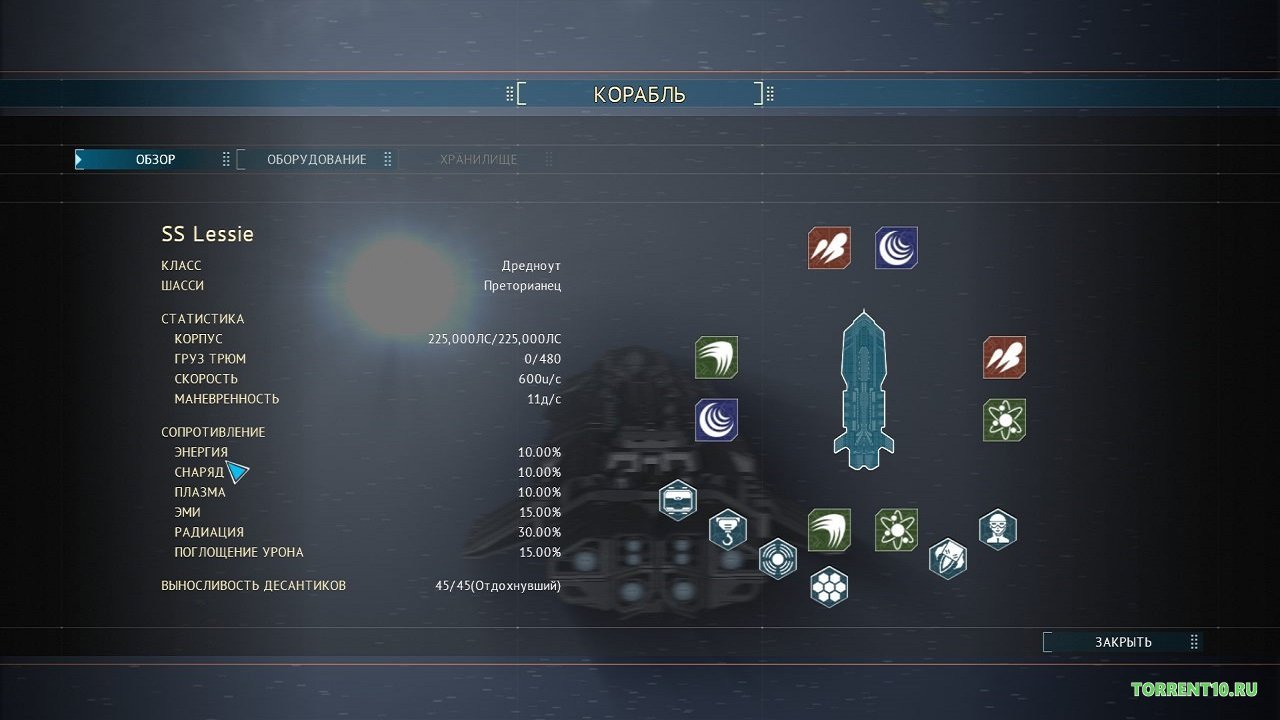Select the fang emblem hexagon near bottom right

point(948,559)
